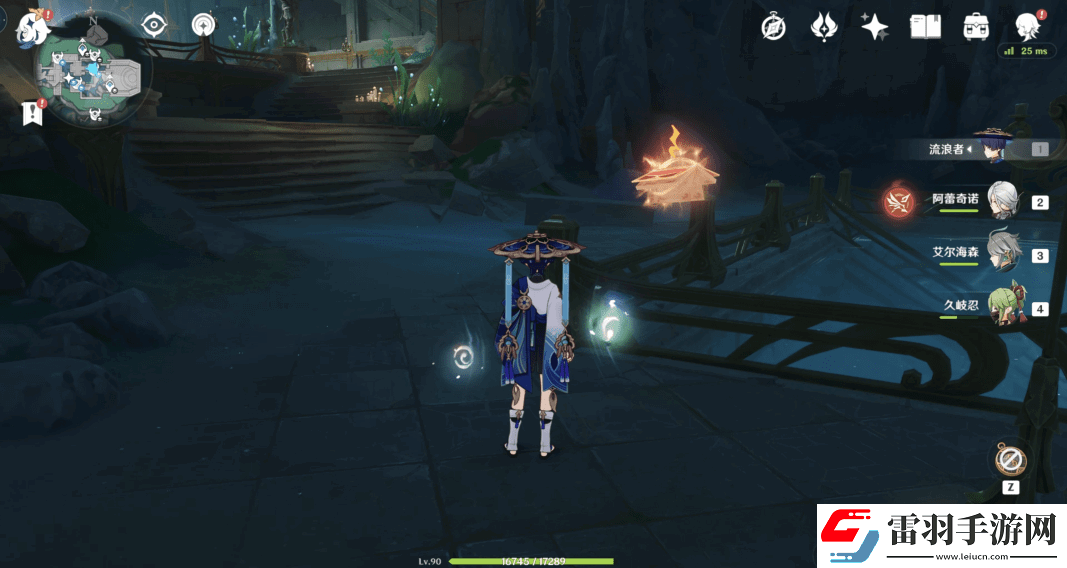This screenshot has height=568, width=1067.
Task: Trigger the red burst icon beside 阿蕾奇诺
Action: [897, 203]
